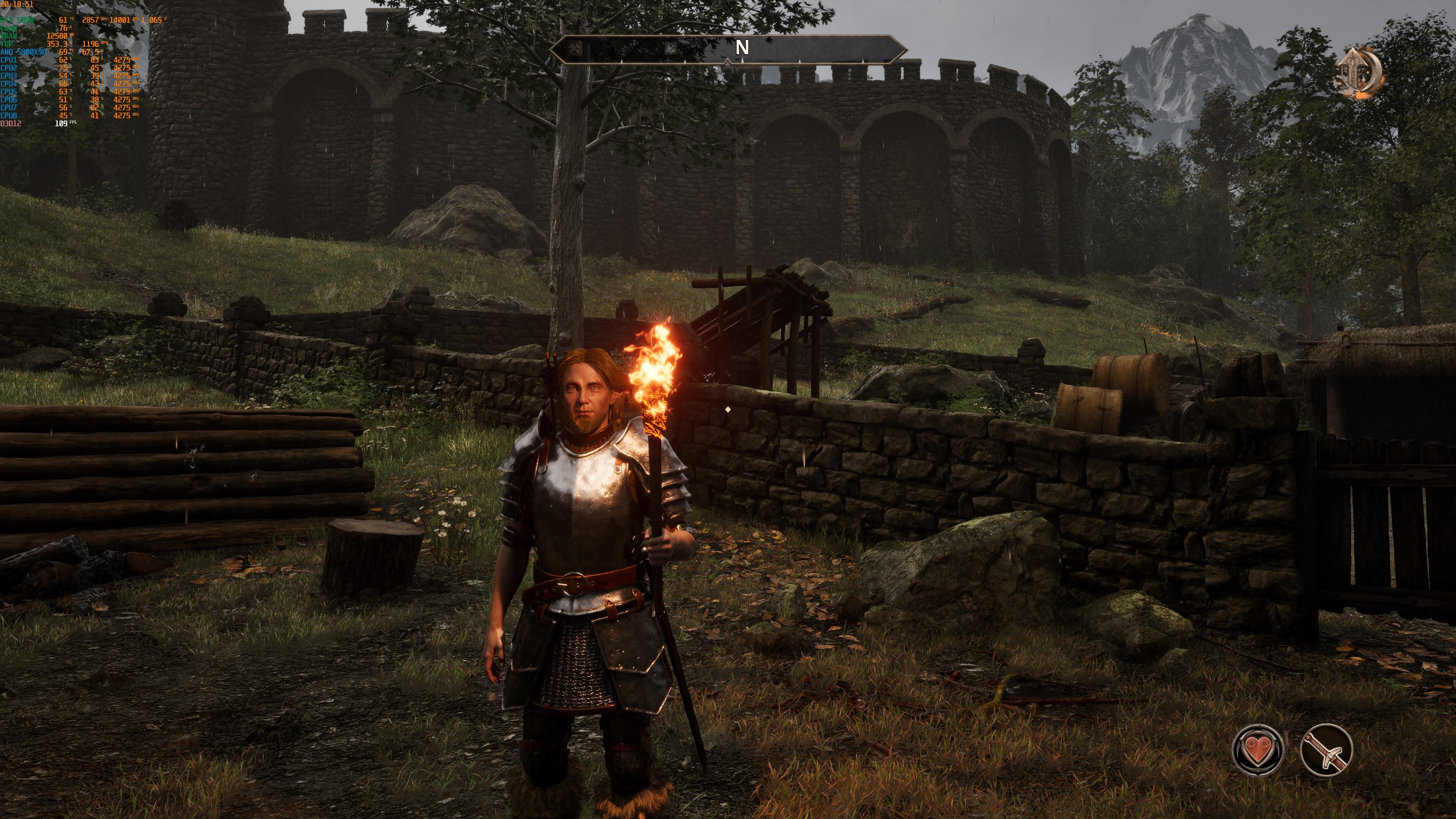Image resolution: width=1456 pixels, height=819 pixels.
Task: Select the sword weapon icon
Action: (x=1326, y=750)
